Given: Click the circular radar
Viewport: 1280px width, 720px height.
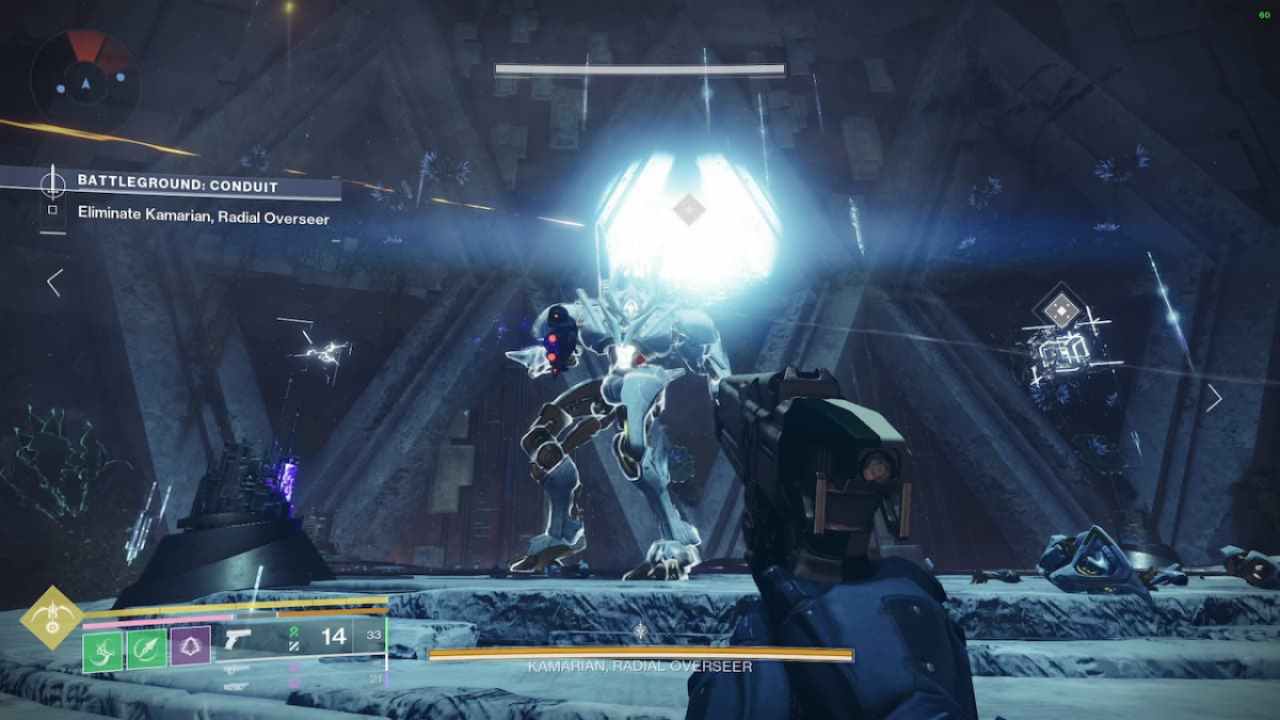Looking at the screenshot, I should [85, 76].
